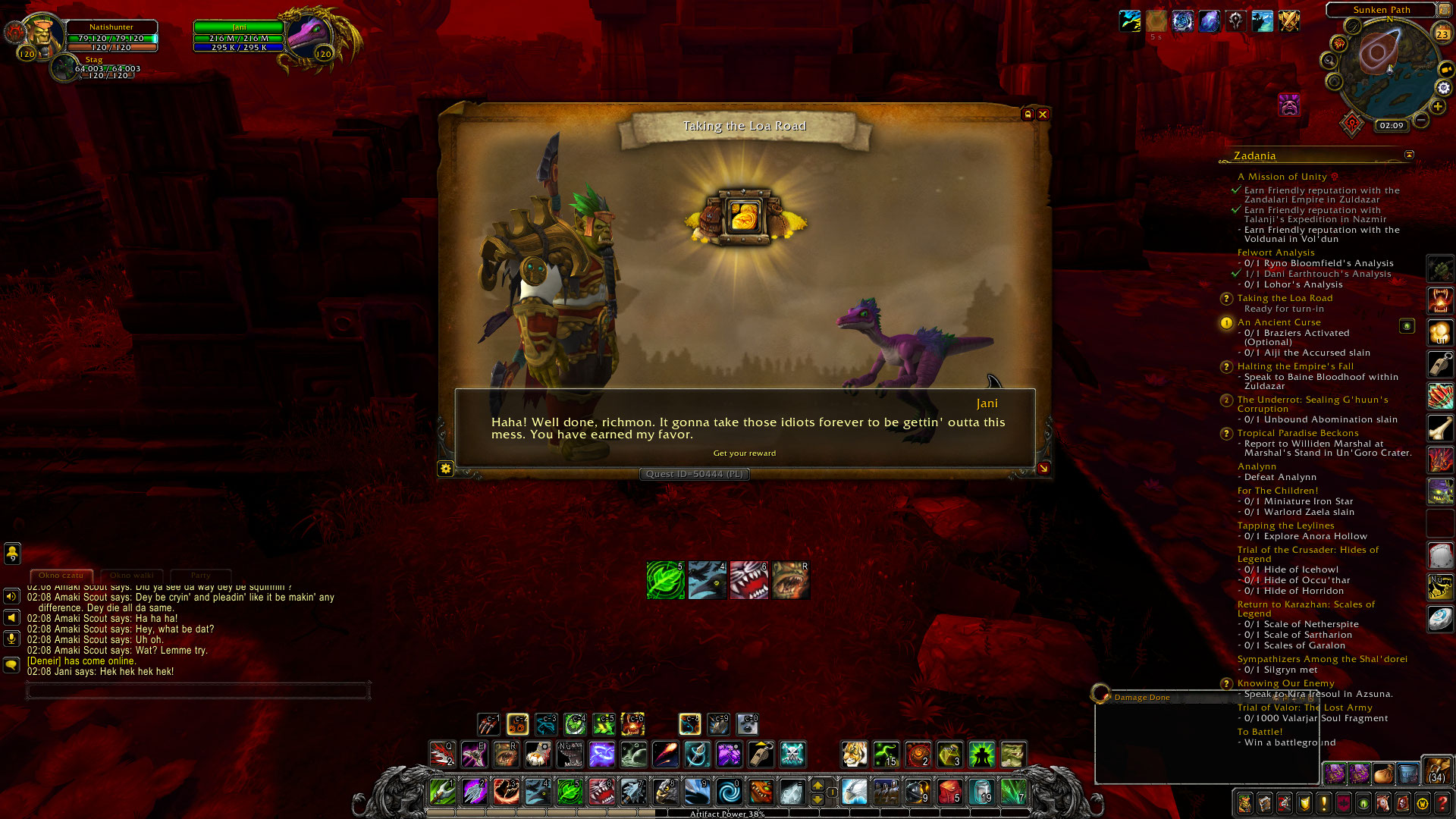Toggle the chat bubble messages button
Viewport: 1456px width, 819px height.
[11, 664]
